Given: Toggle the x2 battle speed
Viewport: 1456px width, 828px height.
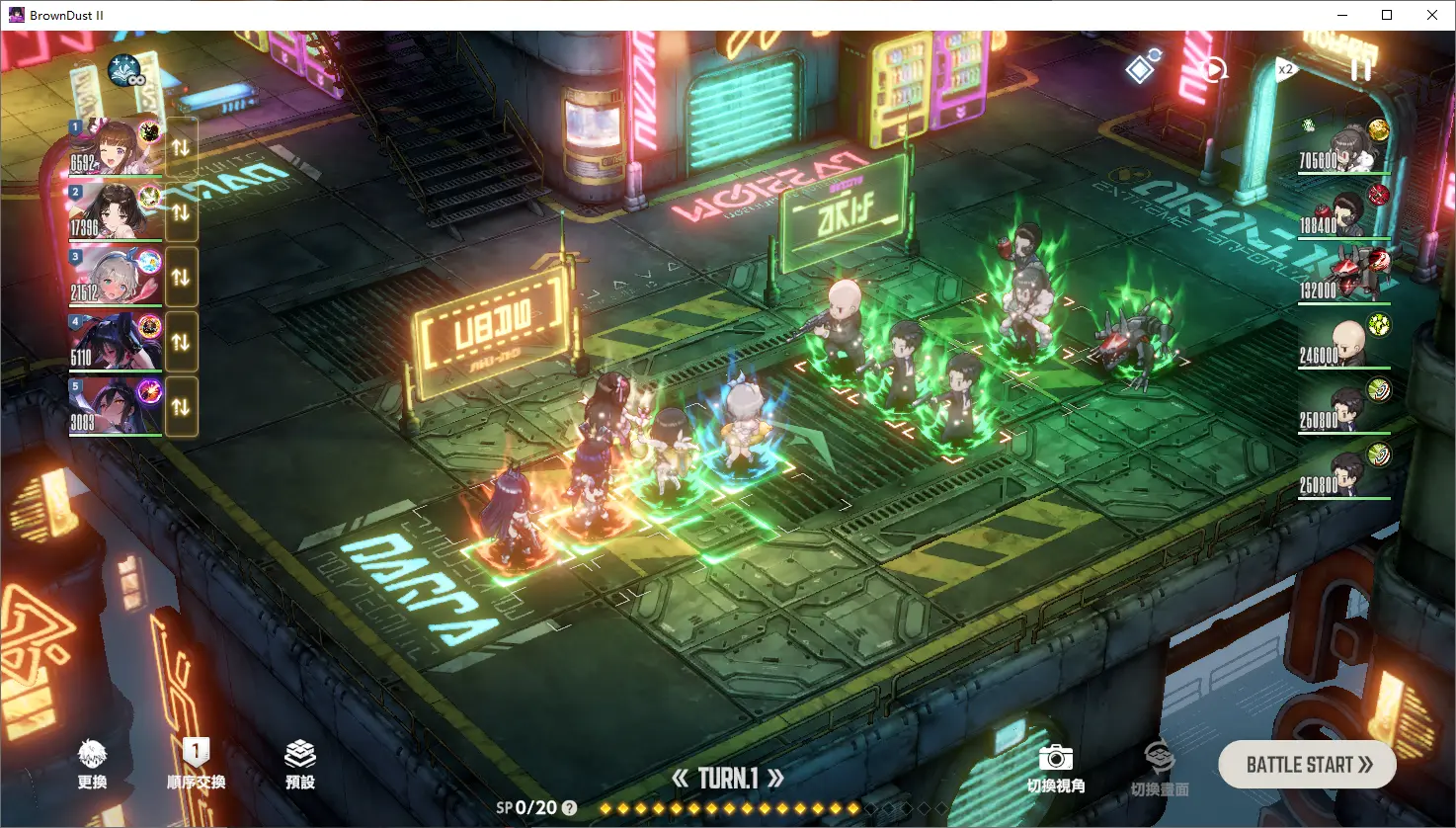Looking at the screenshot, I should pyautogui.click(x=1285, y=69).
